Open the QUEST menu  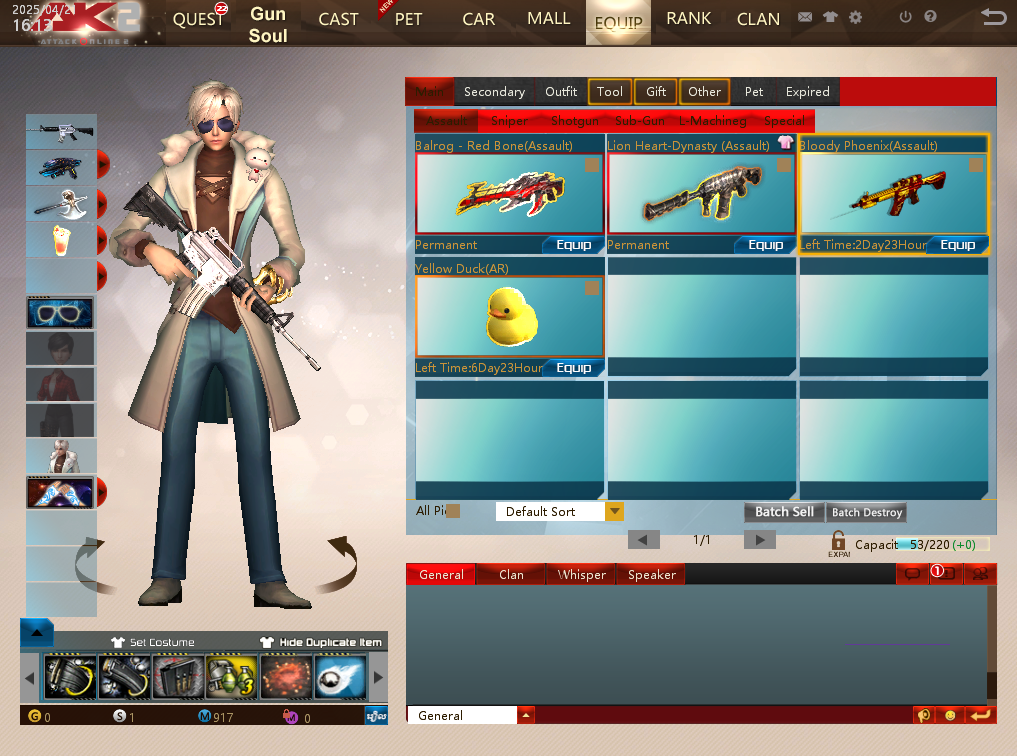point(199,19)
